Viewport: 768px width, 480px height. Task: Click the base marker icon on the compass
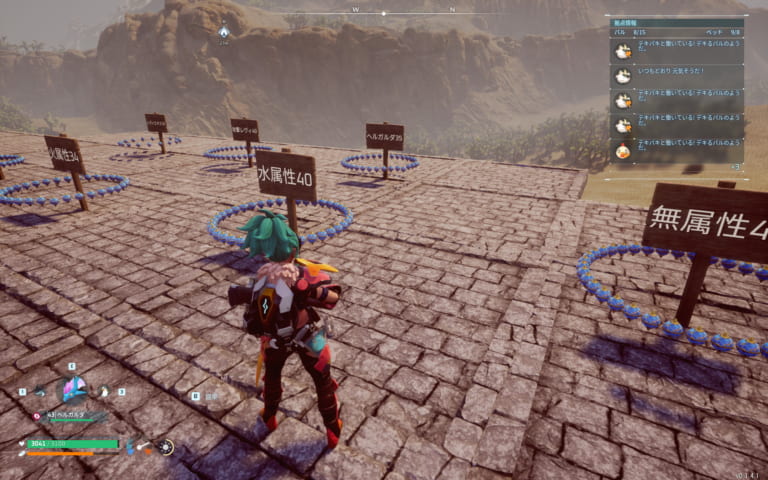coord(224,32)
